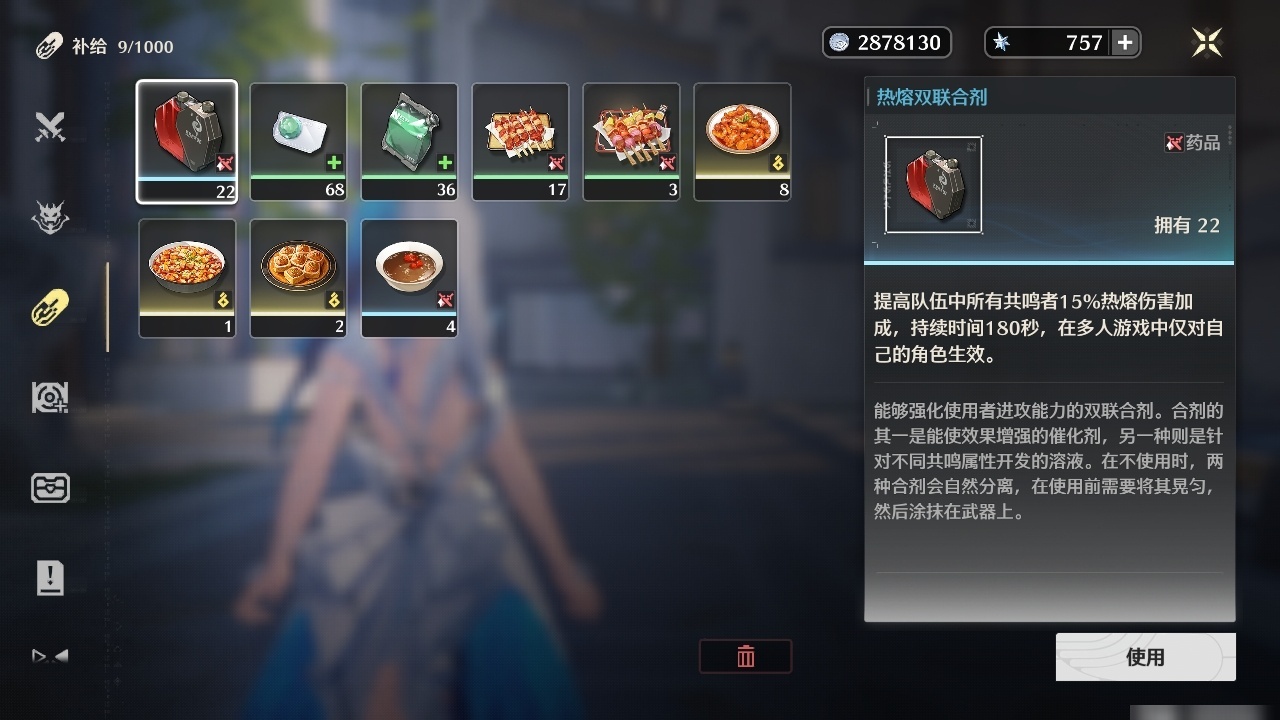Select the green envelope item with count 68
The image size is (1280, 720).
coord(298,140)
